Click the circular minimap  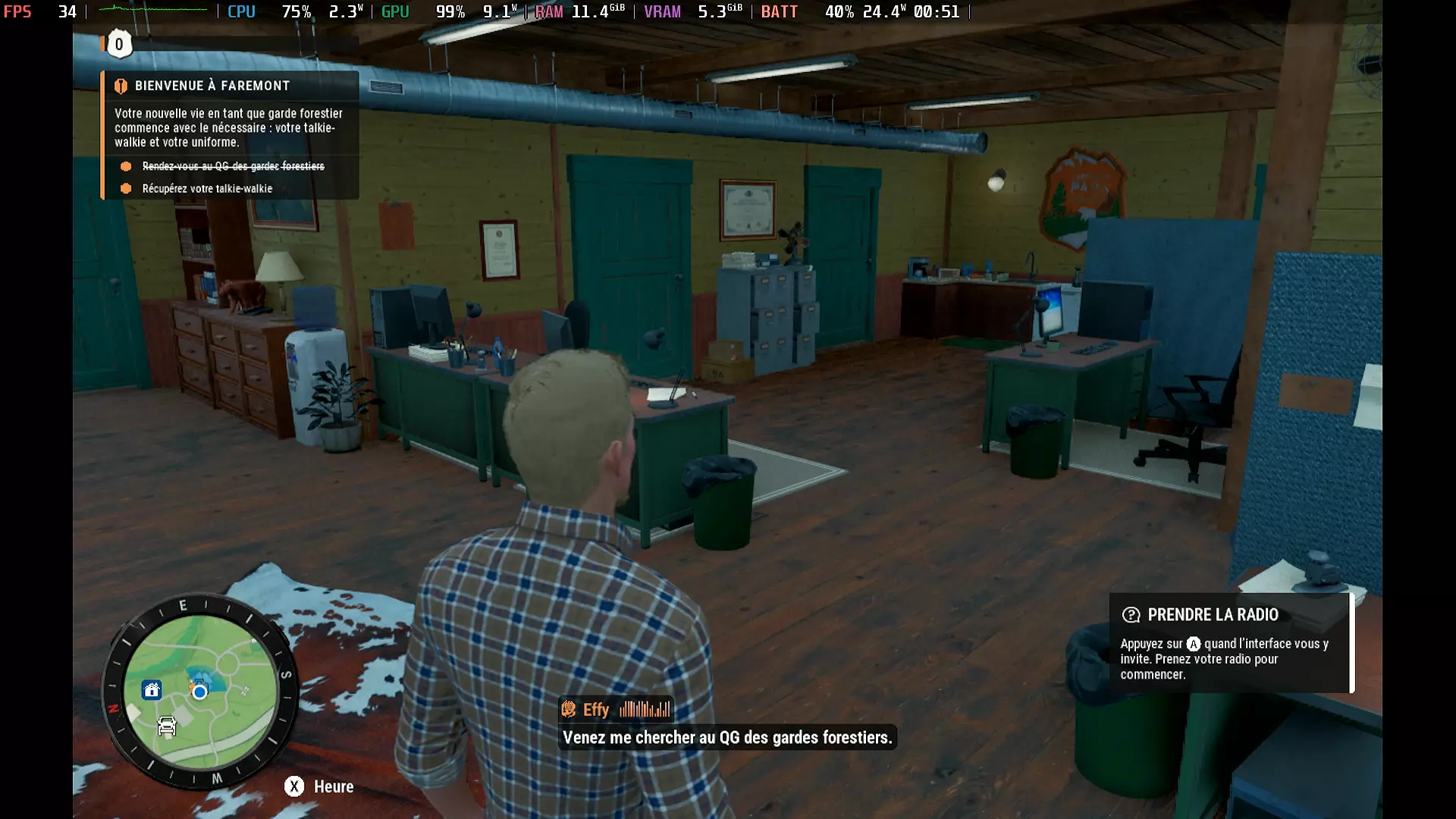[x=200, y=691]
